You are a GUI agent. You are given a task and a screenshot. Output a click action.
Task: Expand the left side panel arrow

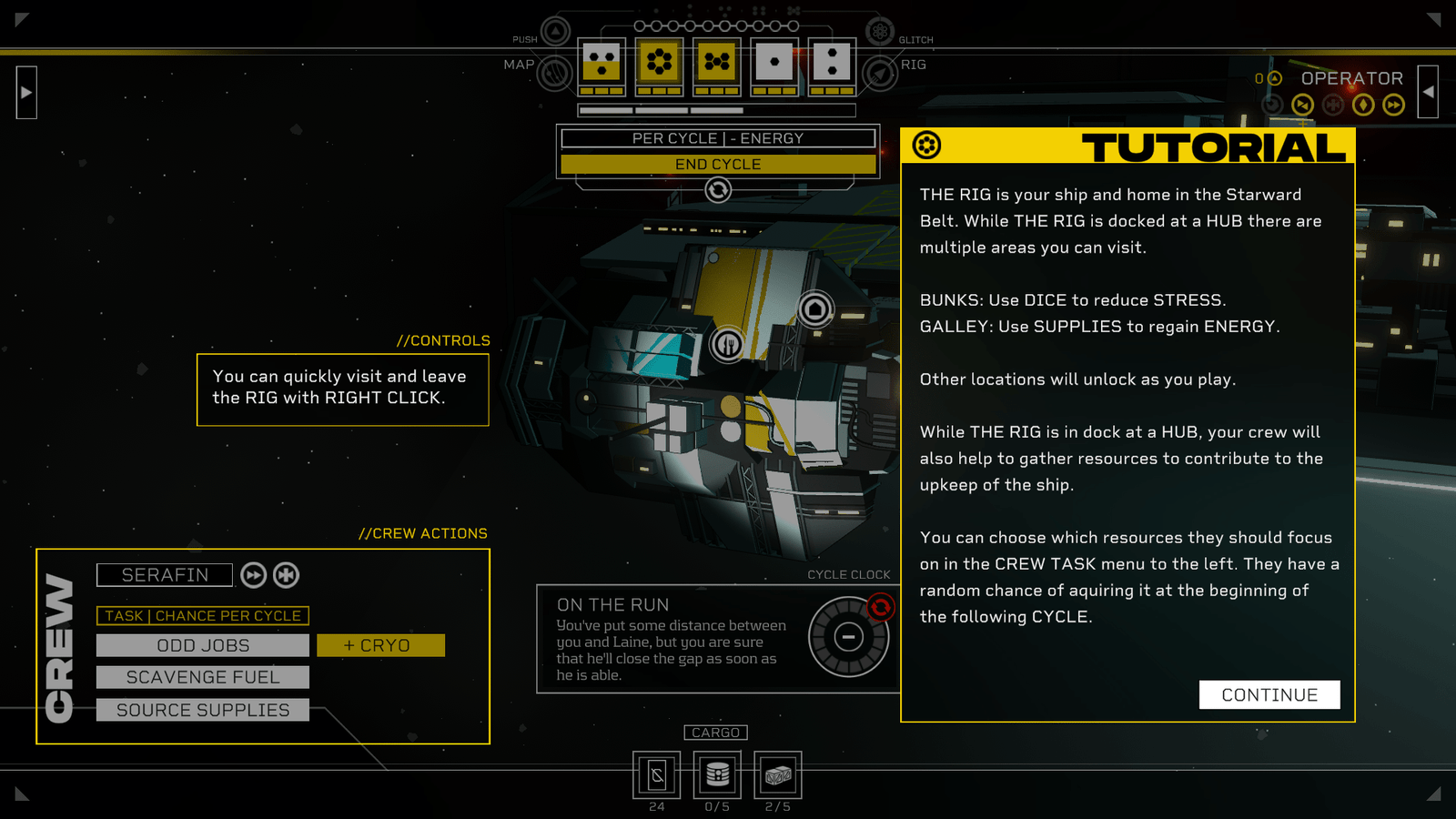click(x=26, y=92)
